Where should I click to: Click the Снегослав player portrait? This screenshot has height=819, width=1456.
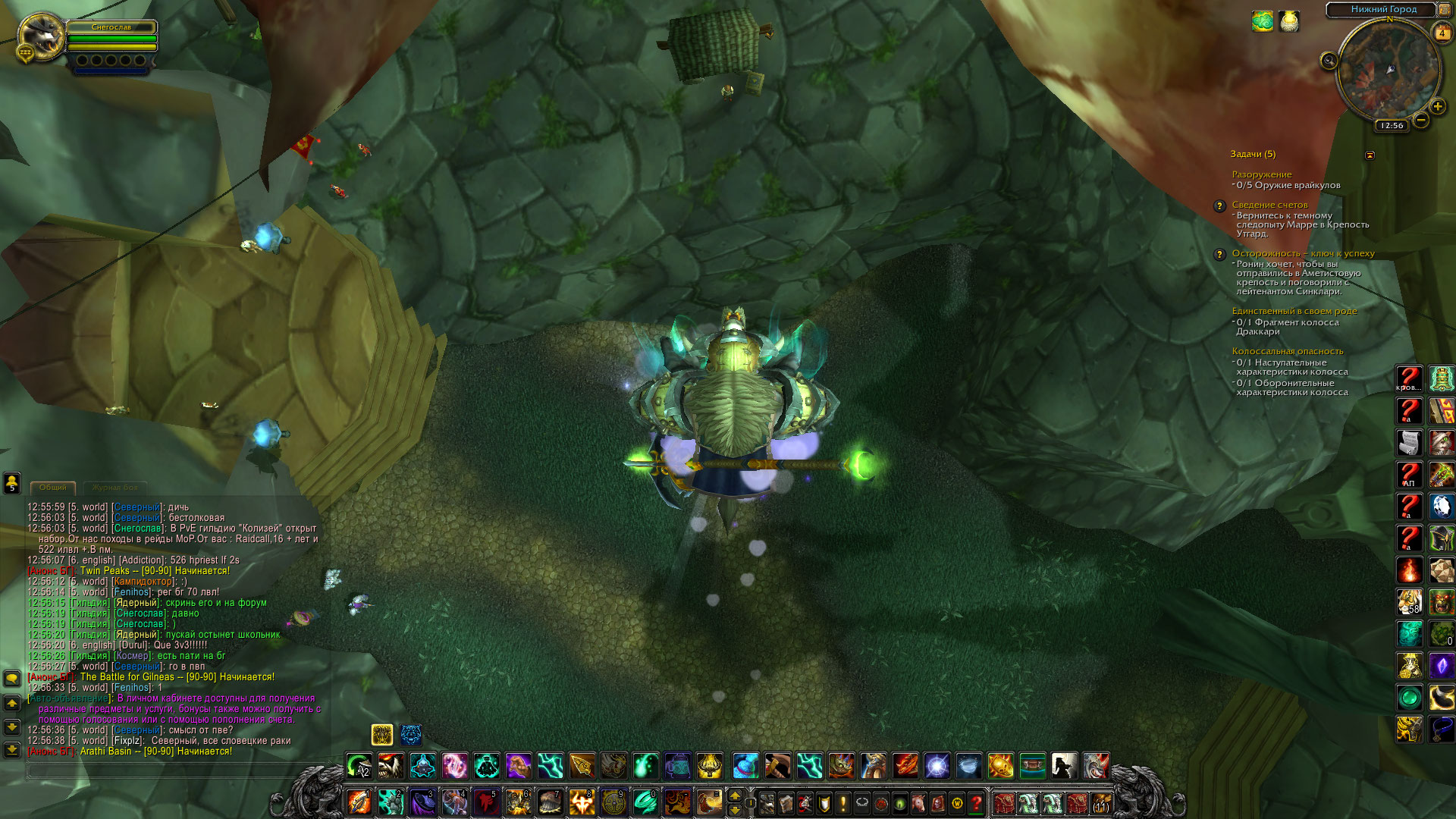[x=41, y=36]
